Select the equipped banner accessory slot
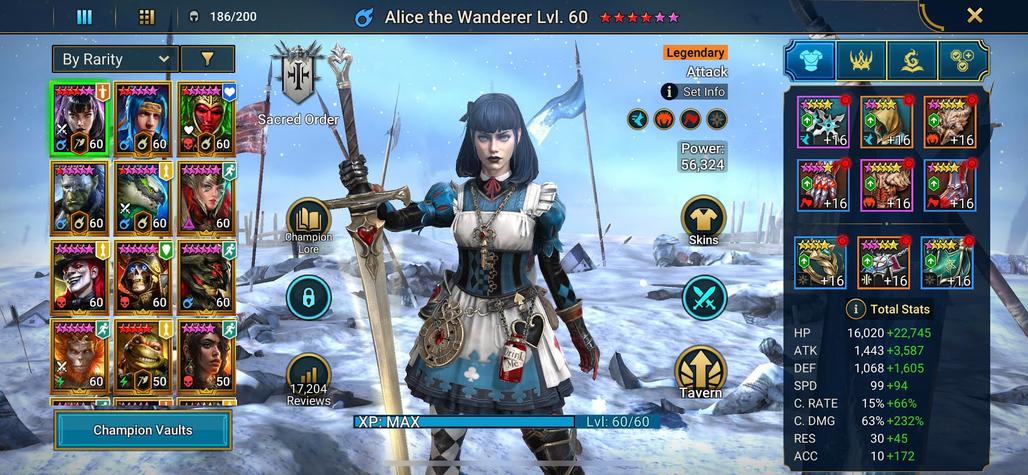Viewport: 1028px width, 475px height. pos(946,262)
